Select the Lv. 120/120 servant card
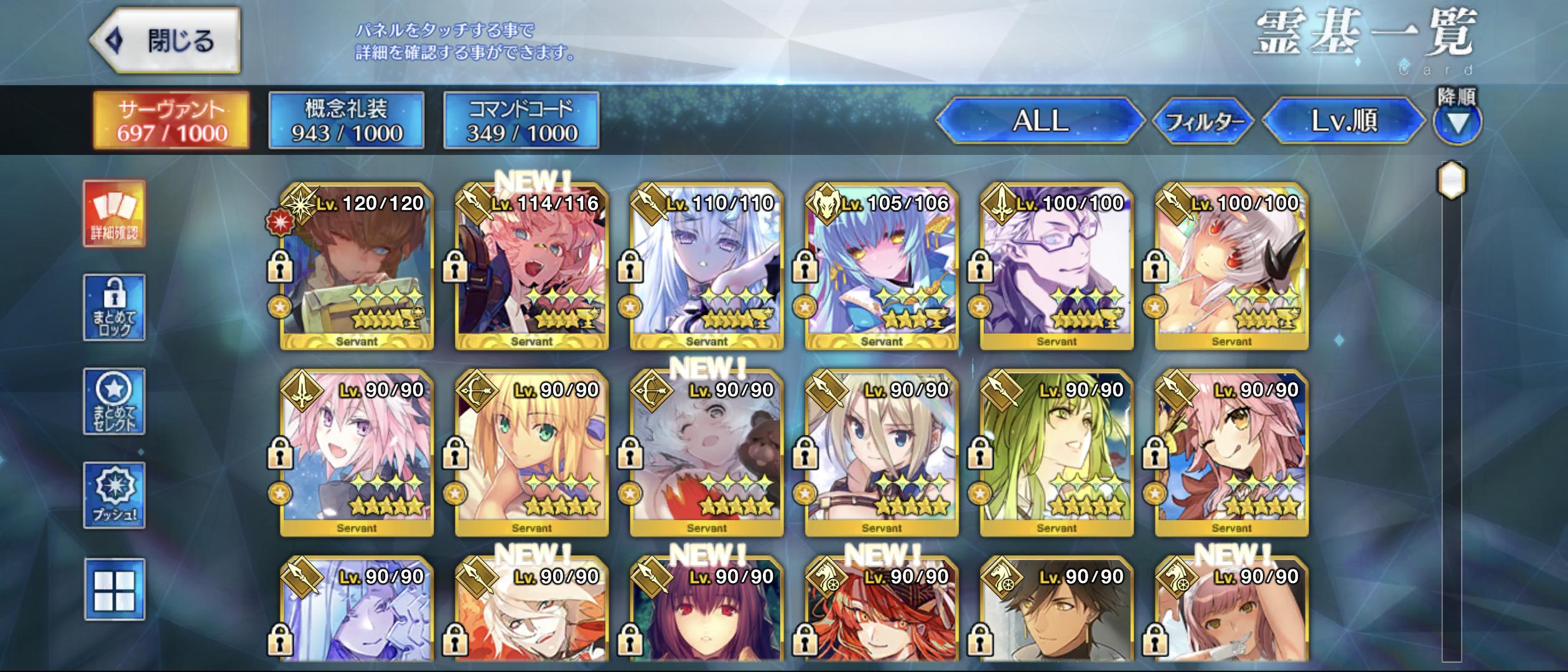Viewport: 1568px width, 672px height. pos(357,266)
